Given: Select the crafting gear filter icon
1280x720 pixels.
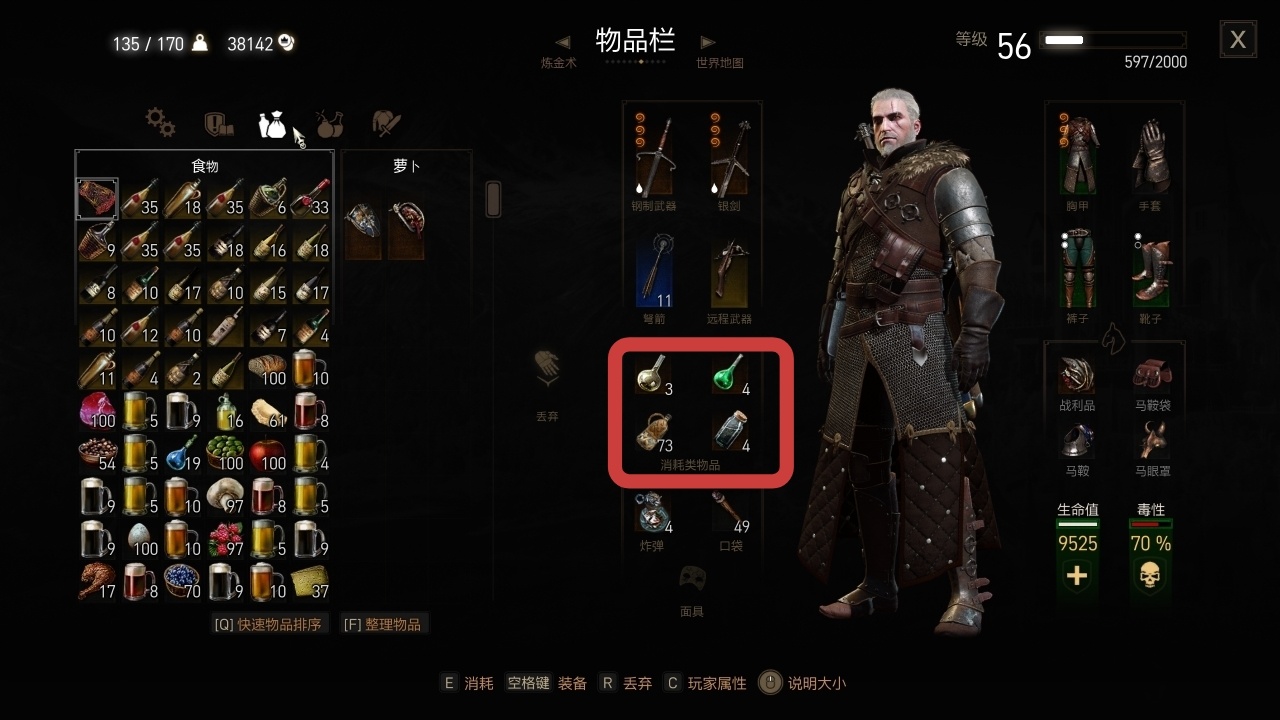Looking at the screenshot, I should click(x=159, y=123).
